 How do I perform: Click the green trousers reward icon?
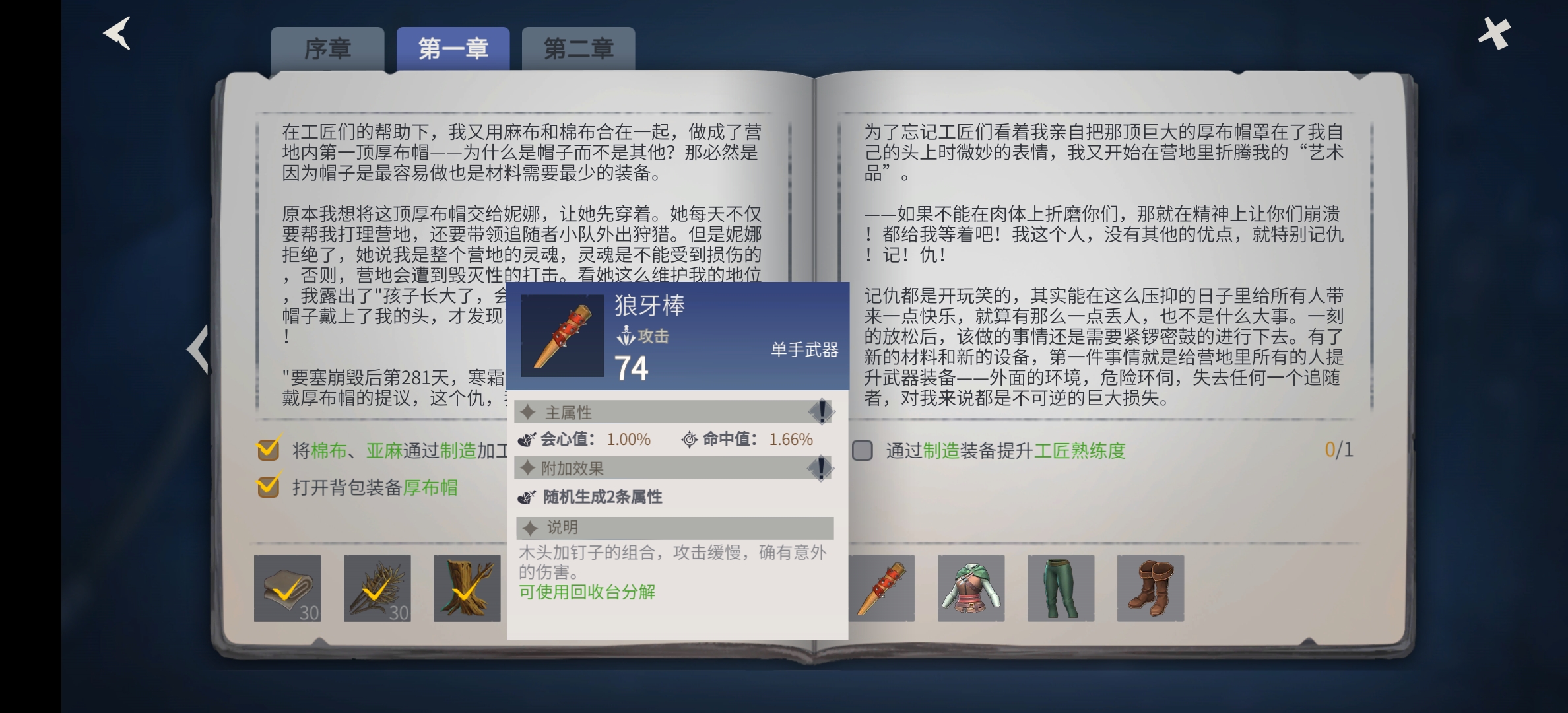click(x=1061, y=588)
